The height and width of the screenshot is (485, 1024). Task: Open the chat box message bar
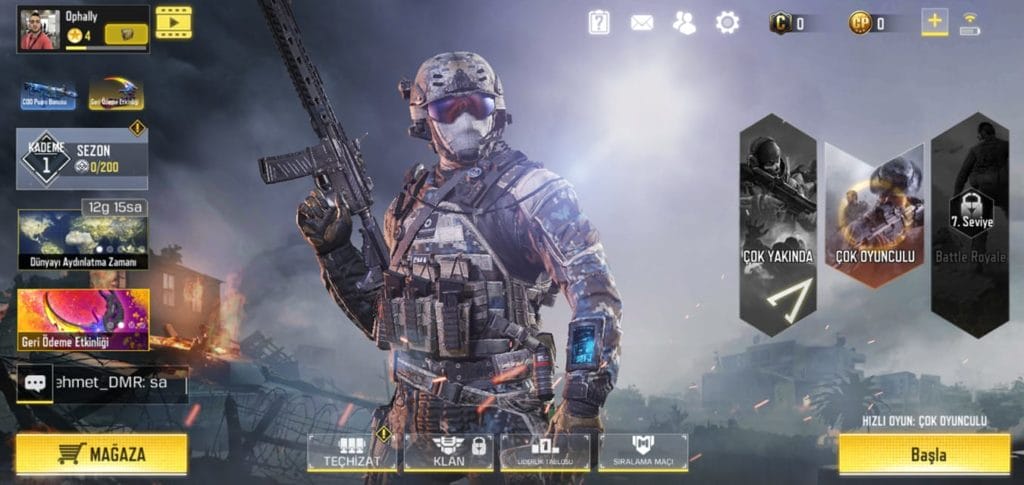[x=103, y=383]
